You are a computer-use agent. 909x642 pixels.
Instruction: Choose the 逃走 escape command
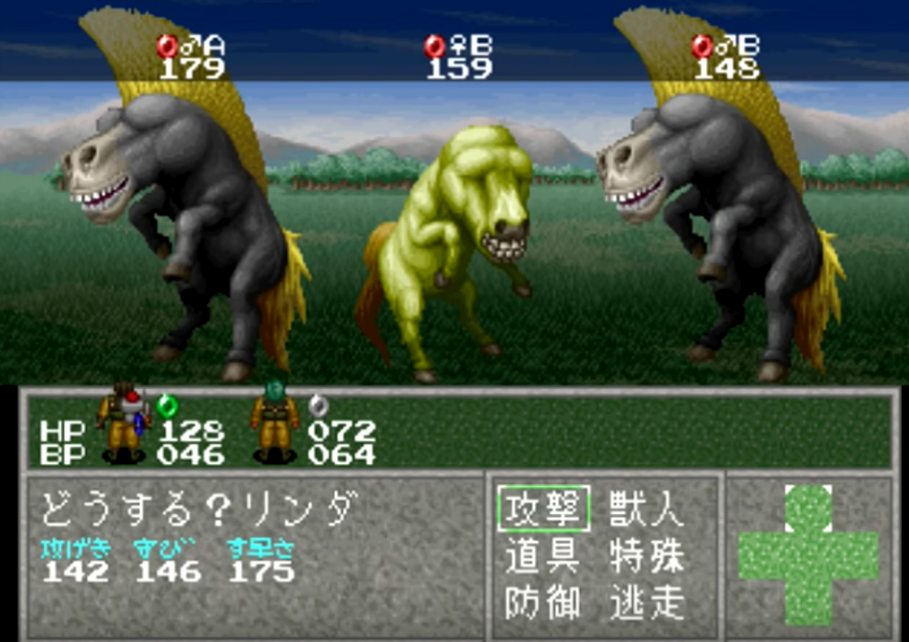(x=646, y=602)
